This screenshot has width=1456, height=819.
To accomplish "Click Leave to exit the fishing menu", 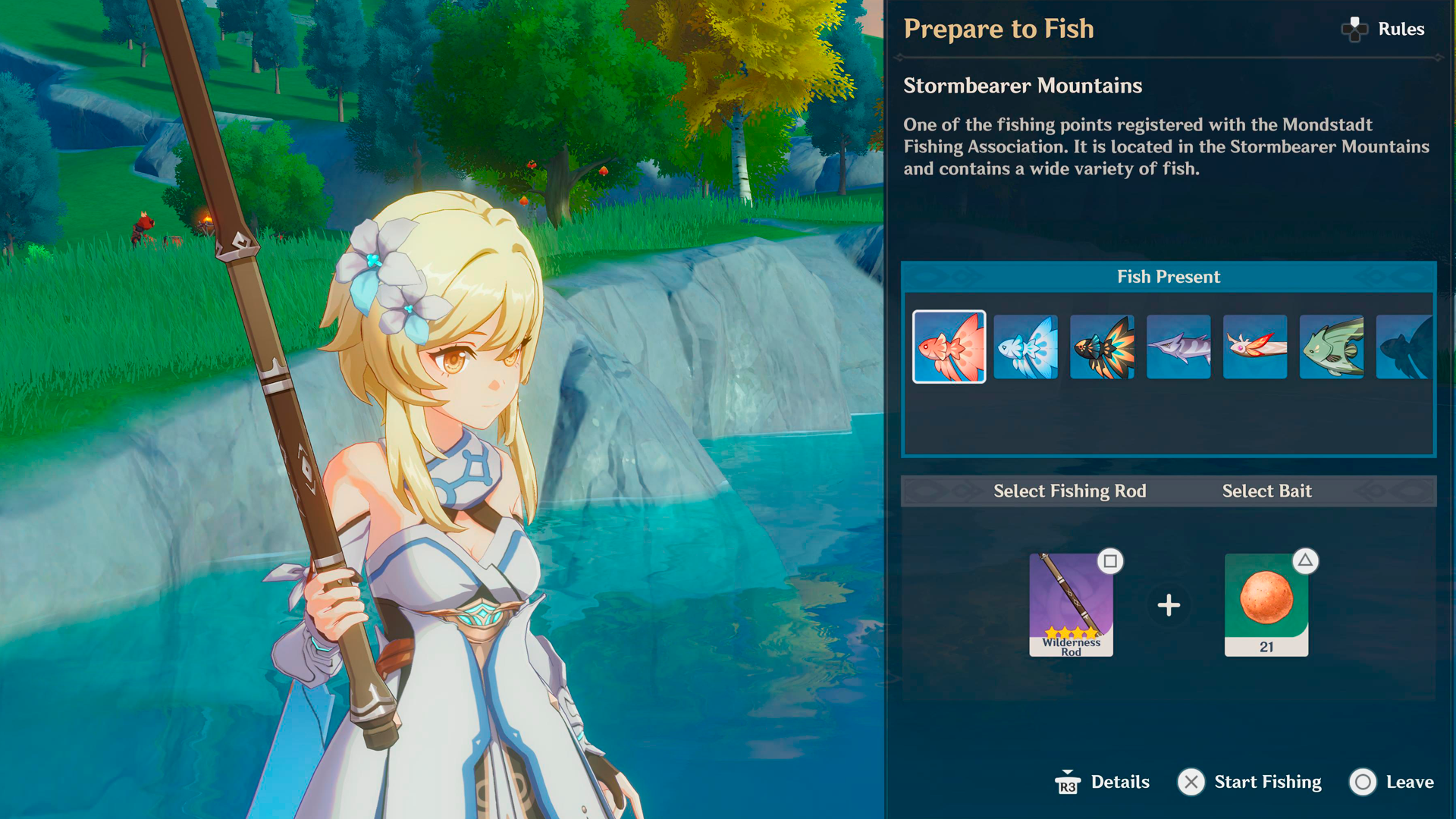I will click(1409, 782).
